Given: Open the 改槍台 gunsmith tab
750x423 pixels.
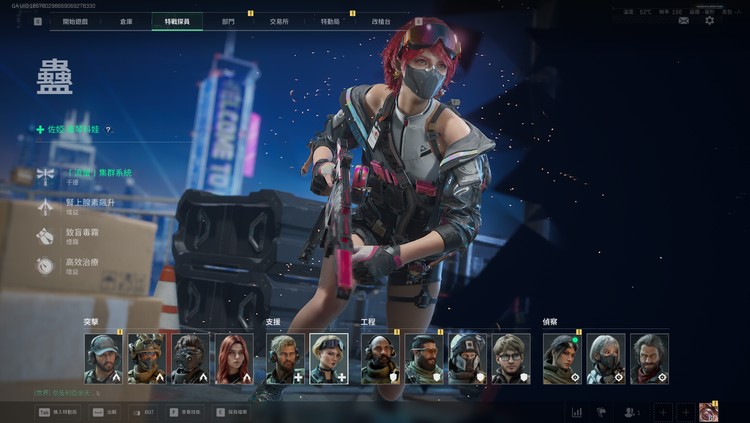Looking at the screenshot, I should tap(381, 20).
